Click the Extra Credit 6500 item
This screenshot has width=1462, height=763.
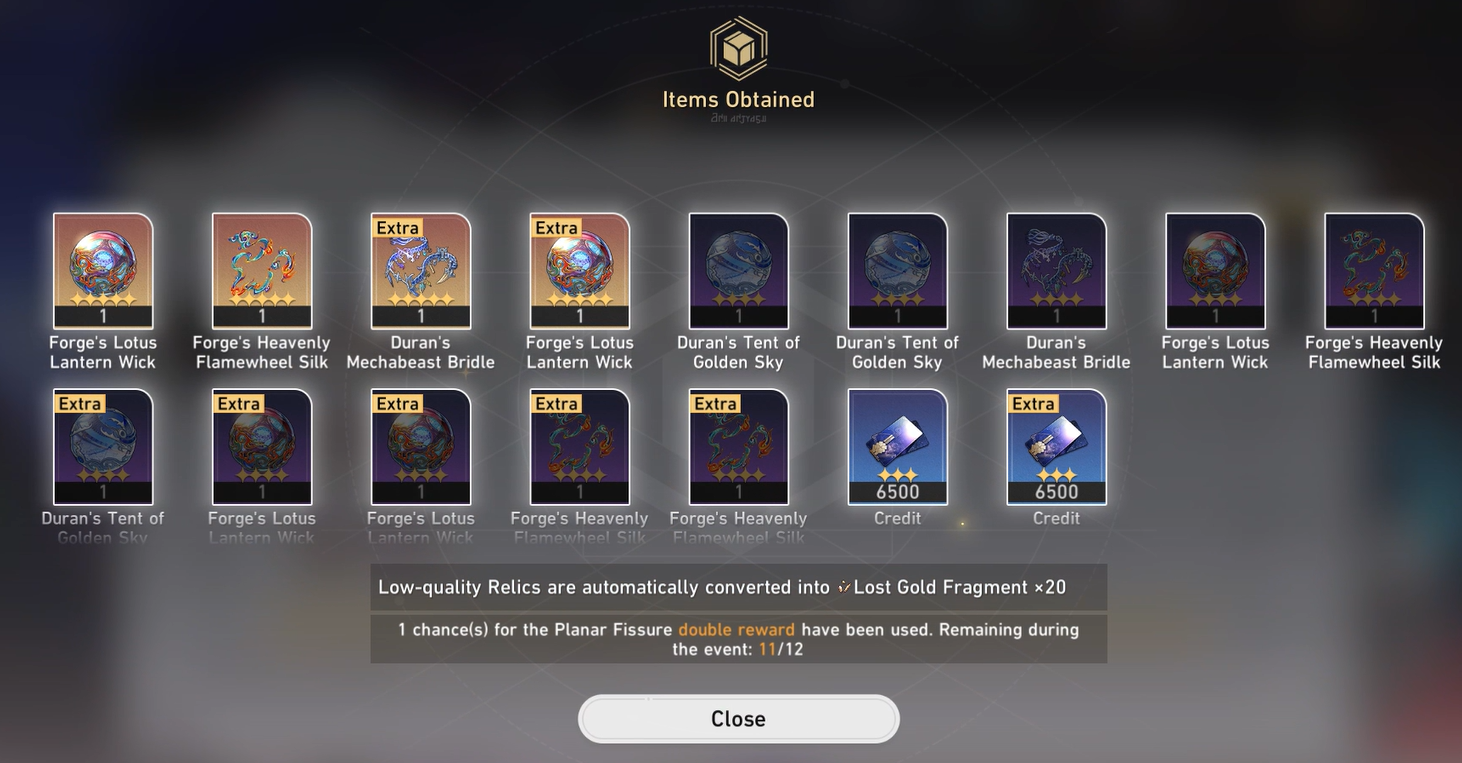pos(1056,445)
